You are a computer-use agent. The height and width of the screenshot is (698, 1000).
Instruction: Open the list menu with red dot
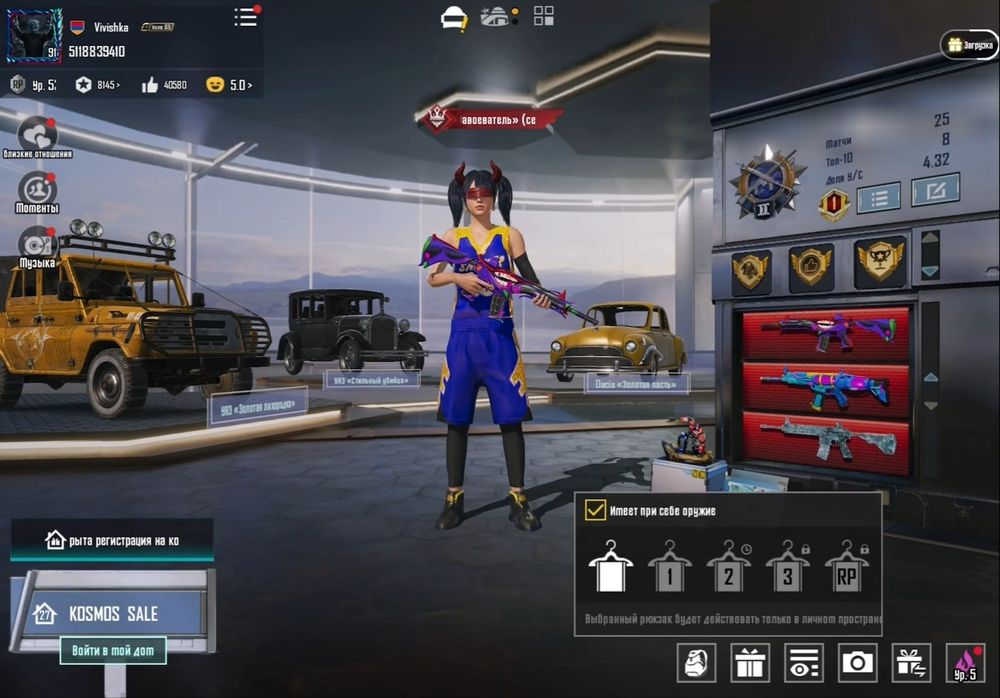coord(246,17)
